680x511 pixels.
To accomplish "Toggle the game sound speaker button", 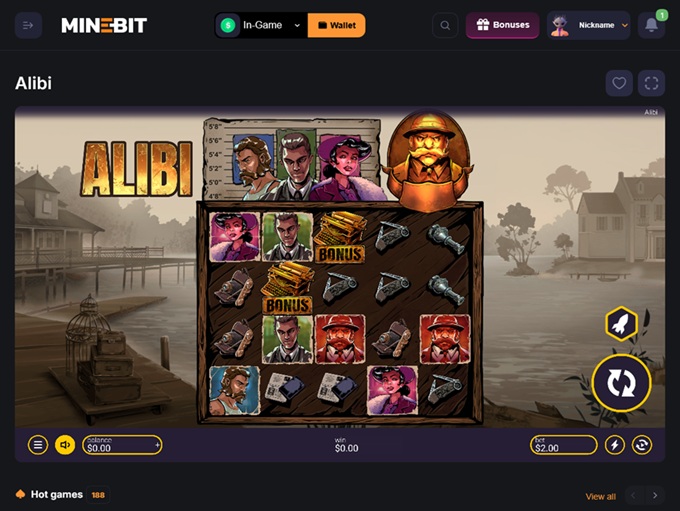I will tap(65, 445).
